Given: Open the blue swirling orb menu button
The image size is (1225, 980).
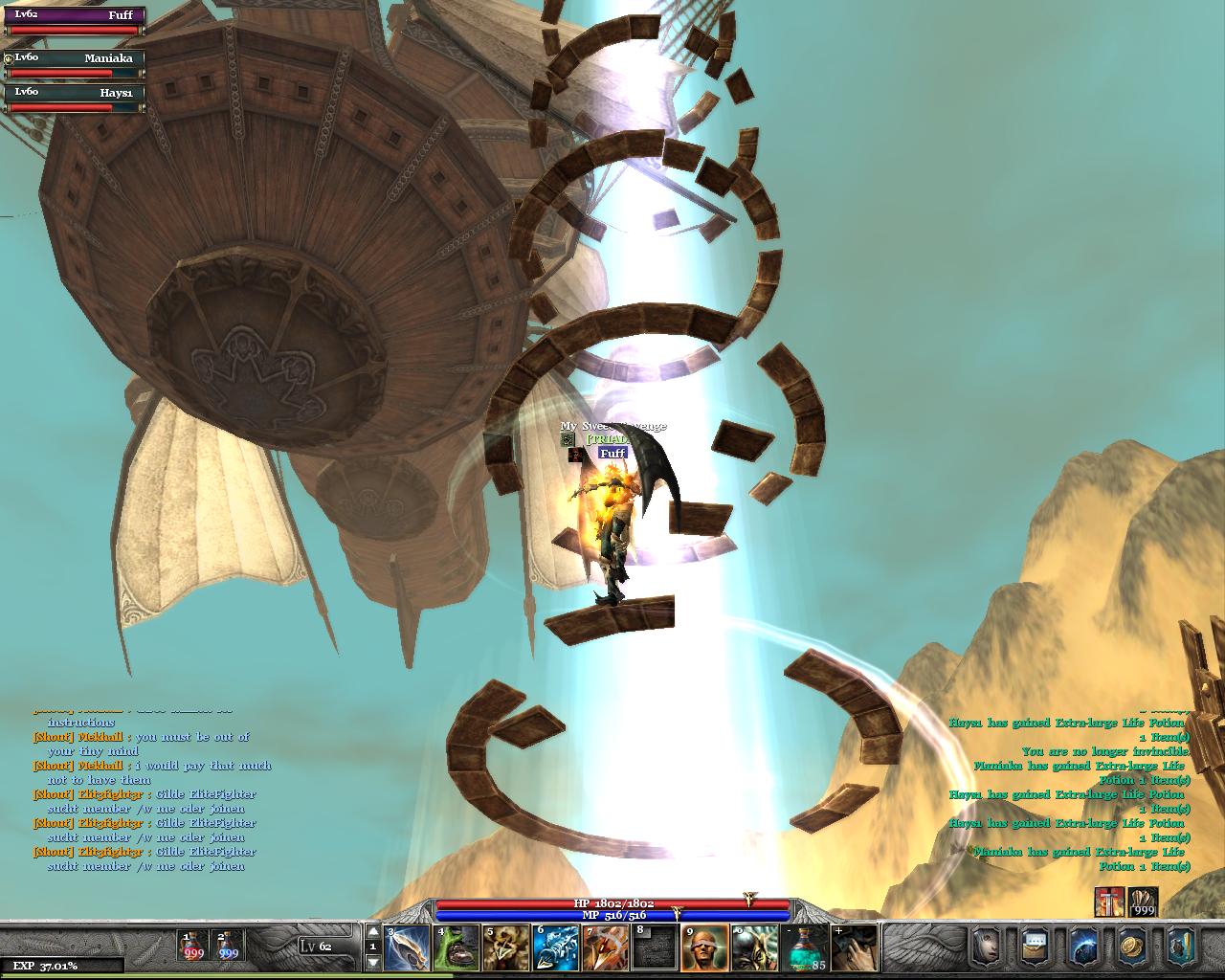Looking at the screenshot, I should pyautogui.click(x=1084, y=947).
